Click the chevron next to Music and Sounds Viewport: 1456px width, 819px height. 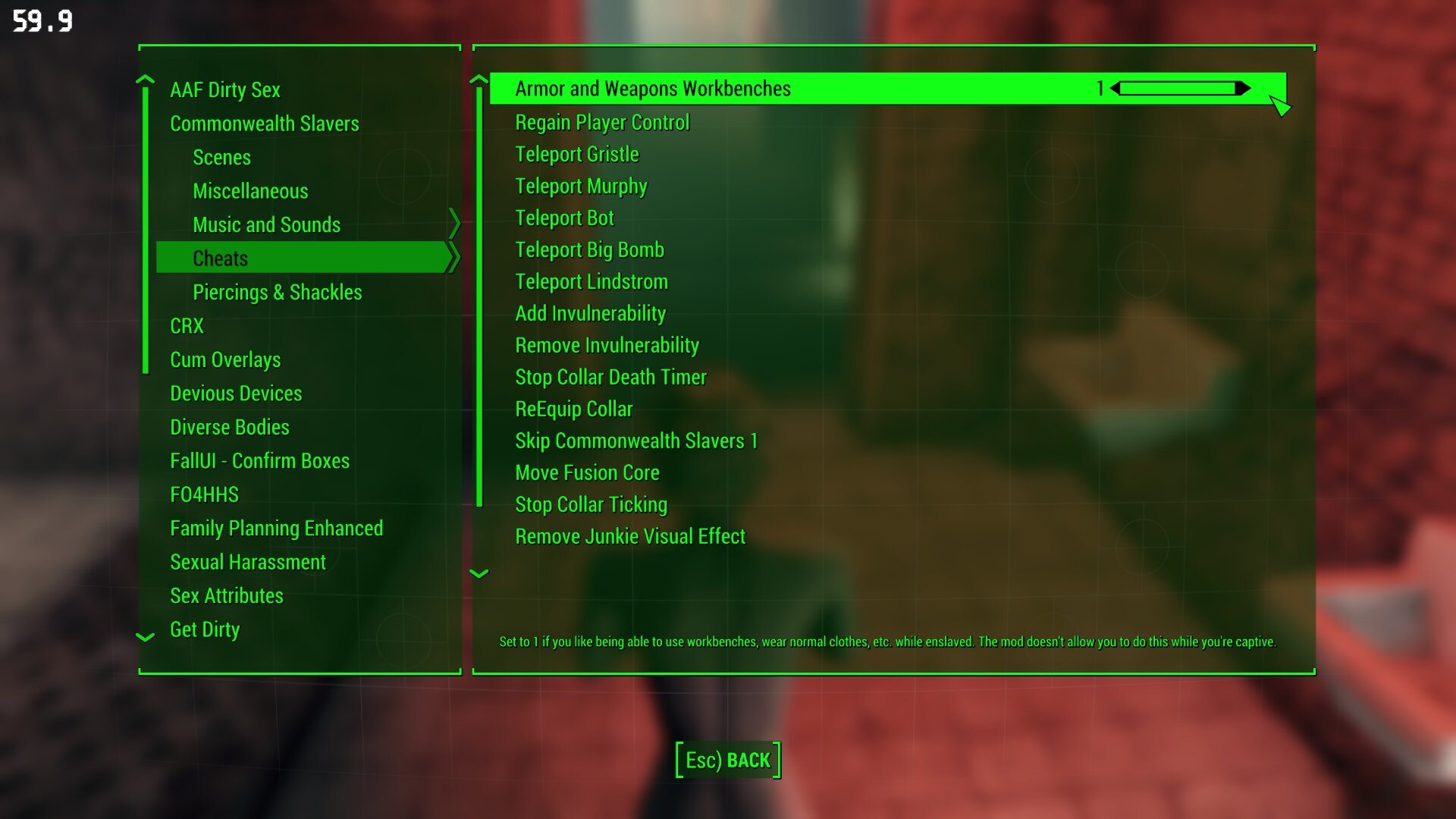click(455, 224)
